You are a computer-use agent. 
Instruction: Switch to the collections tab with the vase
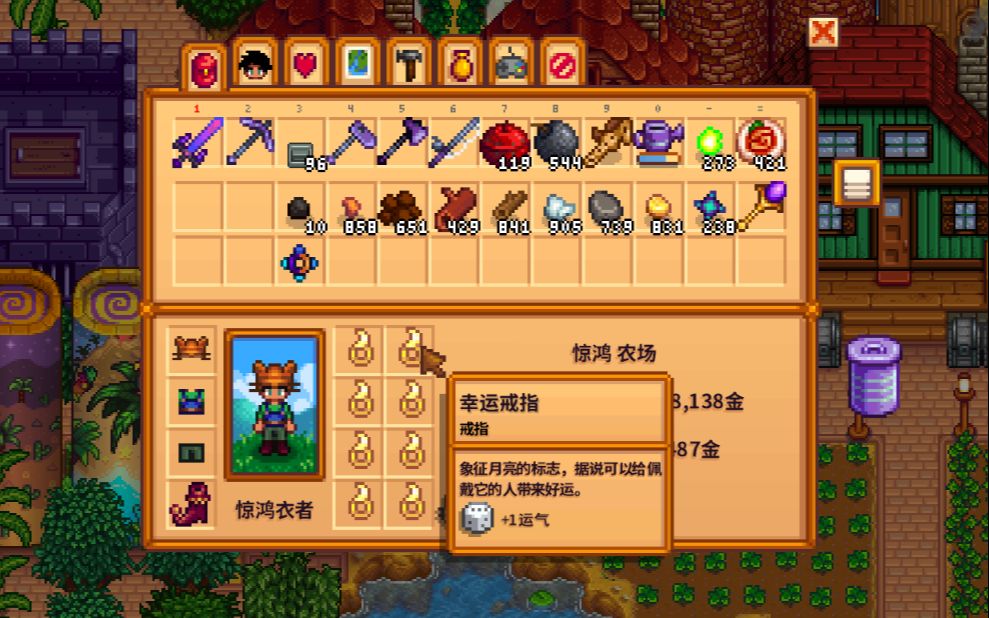pyautogui.click(x=460, y=65)
